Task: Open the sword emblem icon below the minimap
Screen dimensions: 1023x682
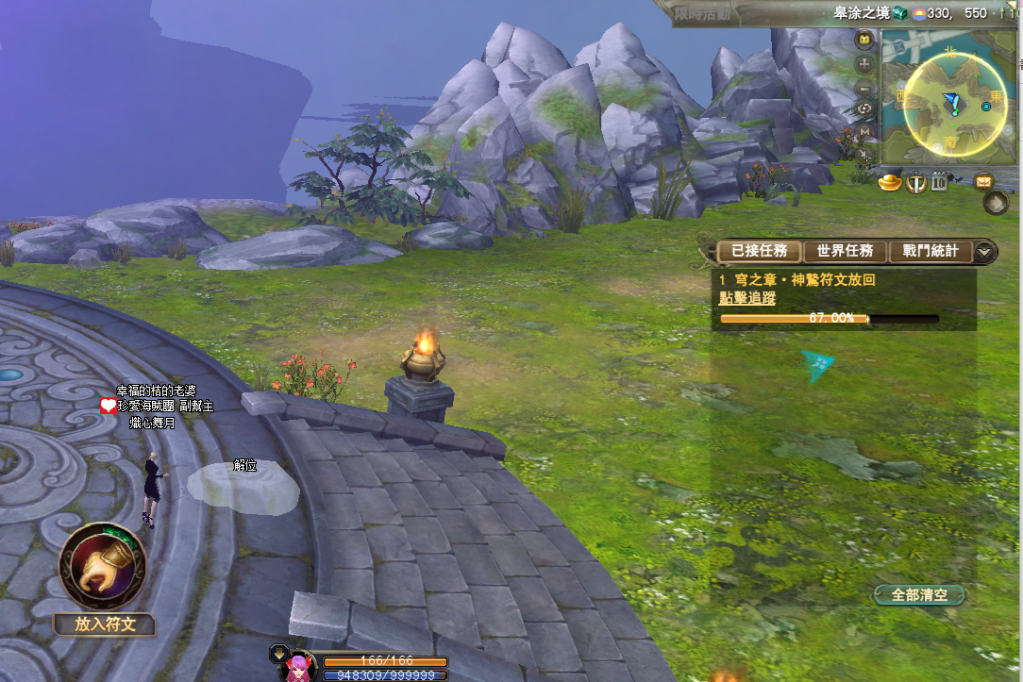Action: click(x=915, y=183)
